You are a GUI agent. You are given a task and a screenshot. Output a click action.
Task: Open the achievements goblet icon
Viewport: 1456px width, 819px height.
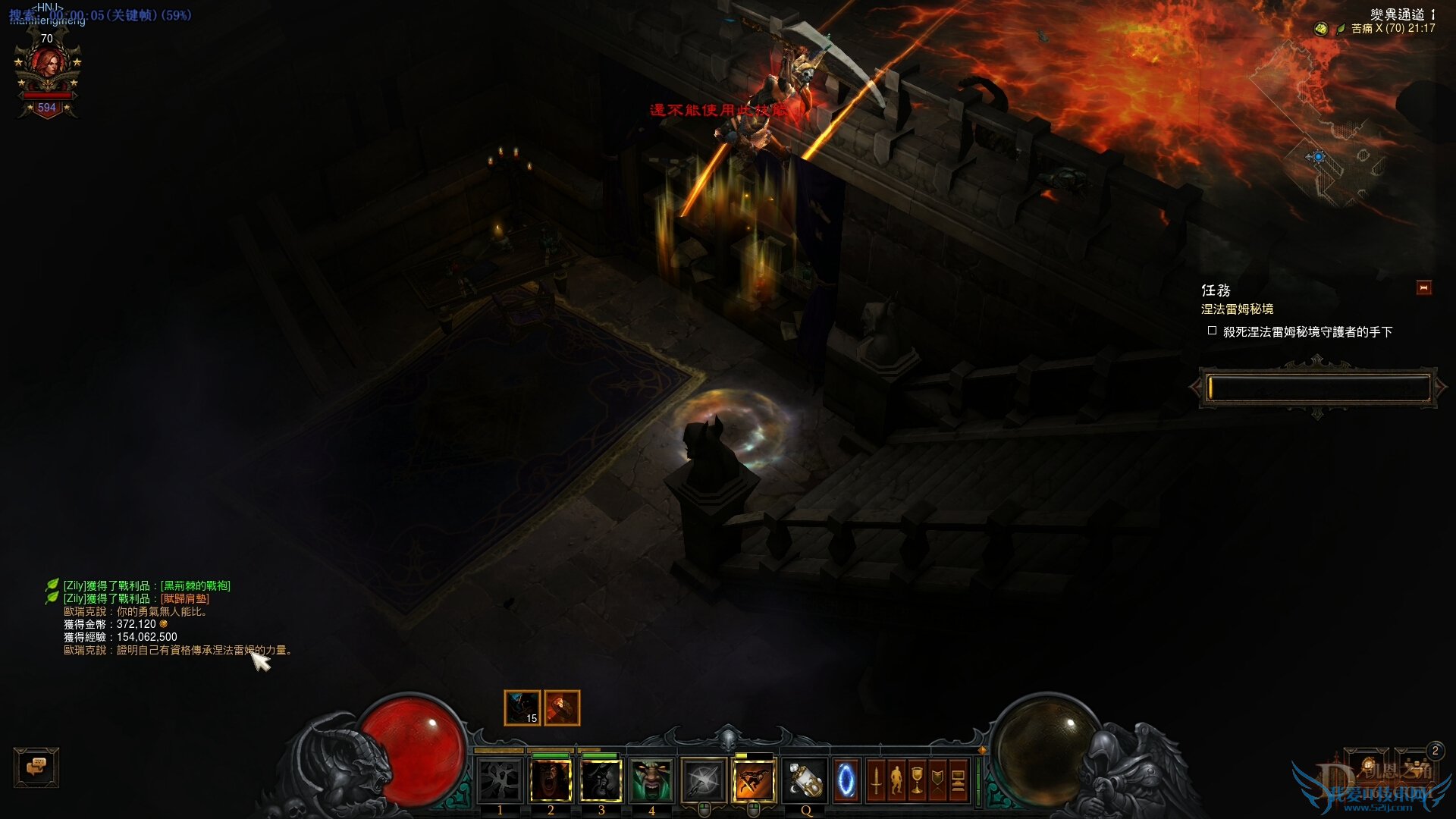(917, 781)
